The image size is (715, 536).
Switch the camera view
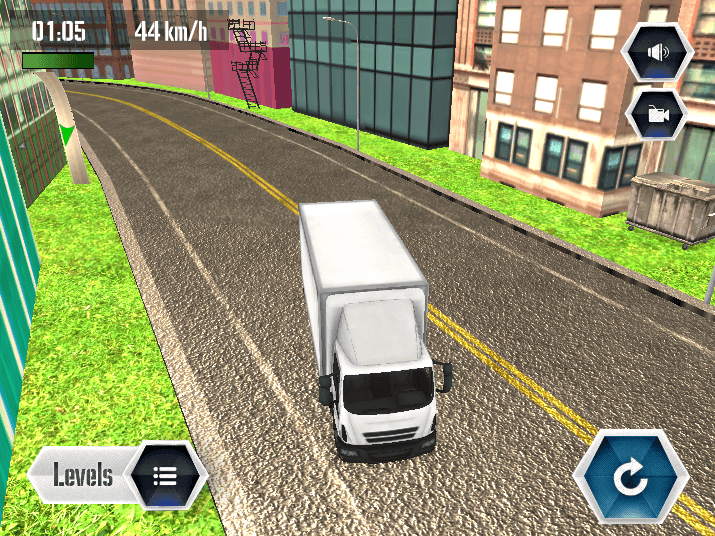(x=657, y=114)
